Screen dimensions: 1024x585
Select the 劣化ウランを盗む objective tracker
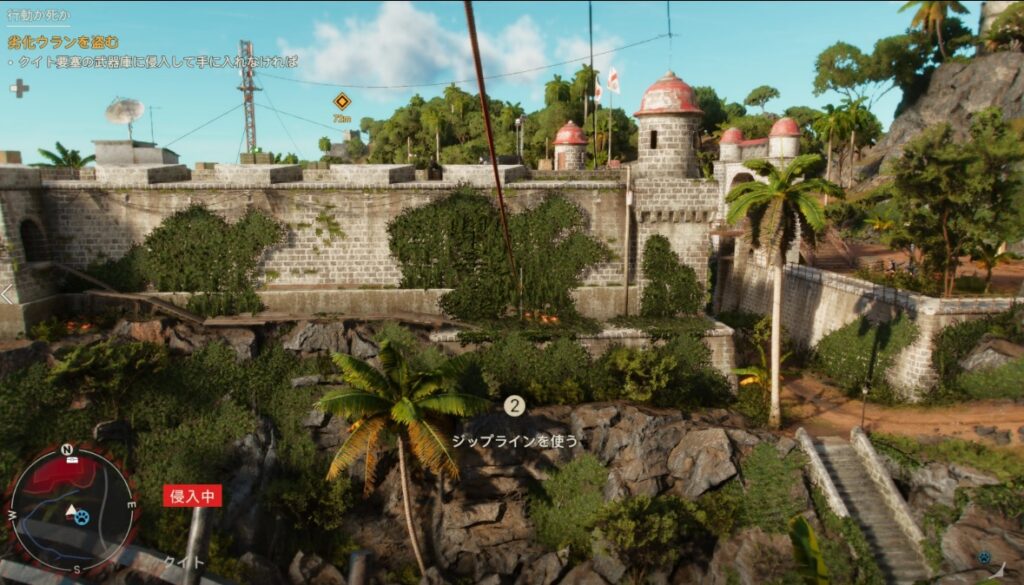[63, 42]
